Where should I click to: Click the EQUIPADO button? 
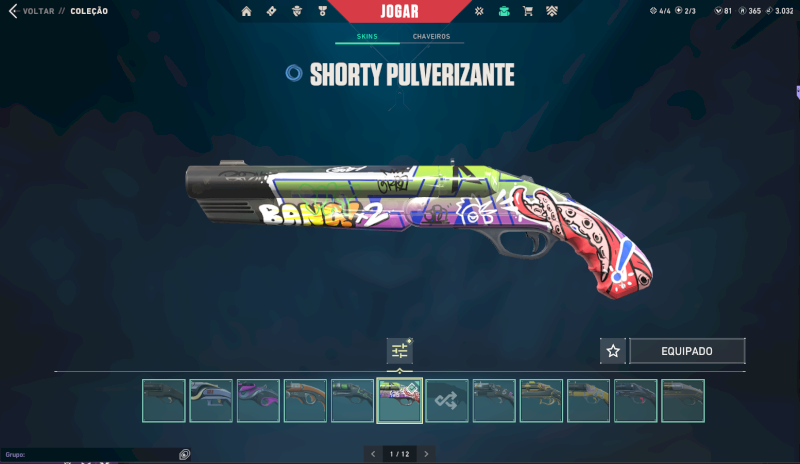click(687, 351)
